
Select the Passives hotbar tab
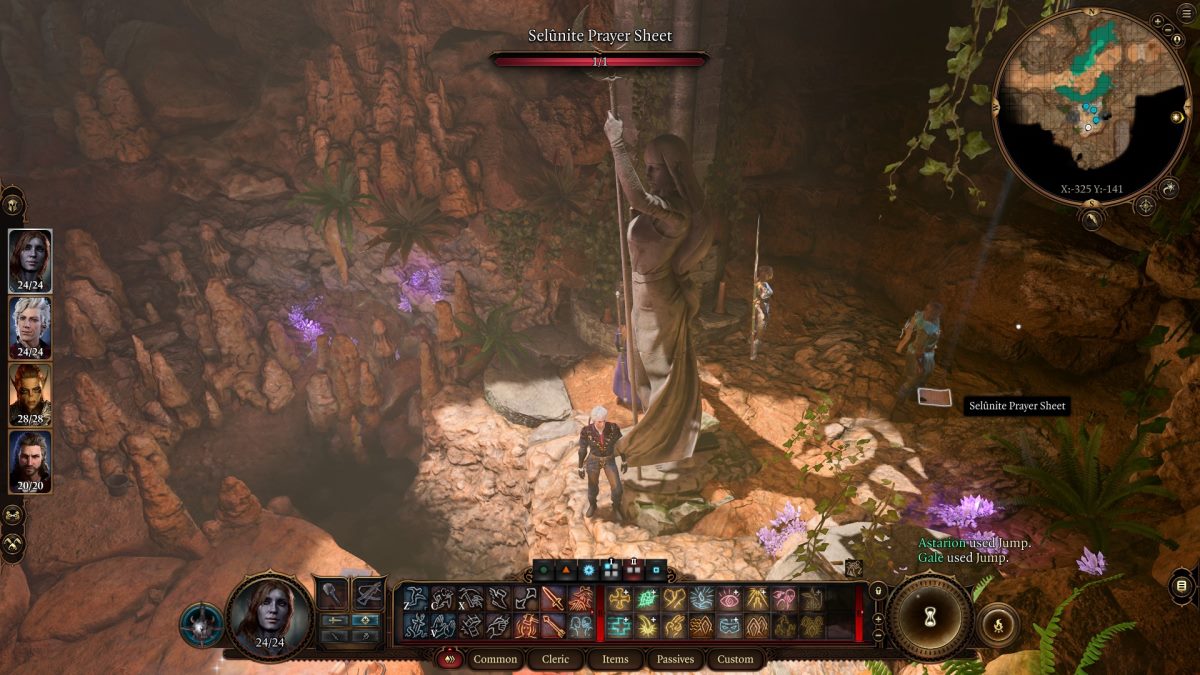[x=675, y=659]
